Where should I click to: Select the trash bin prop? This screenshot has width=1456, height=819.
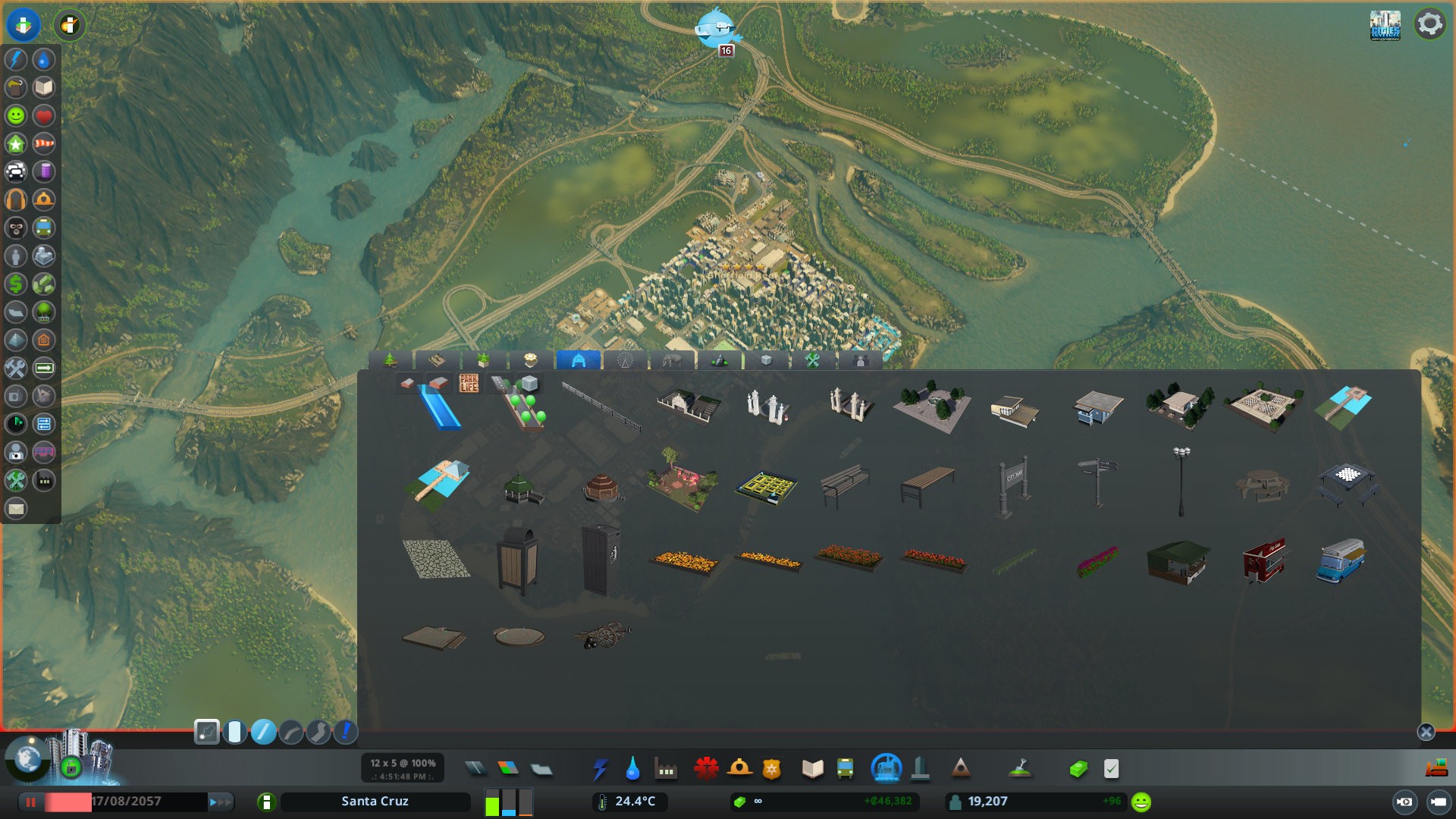coord(518,561)
